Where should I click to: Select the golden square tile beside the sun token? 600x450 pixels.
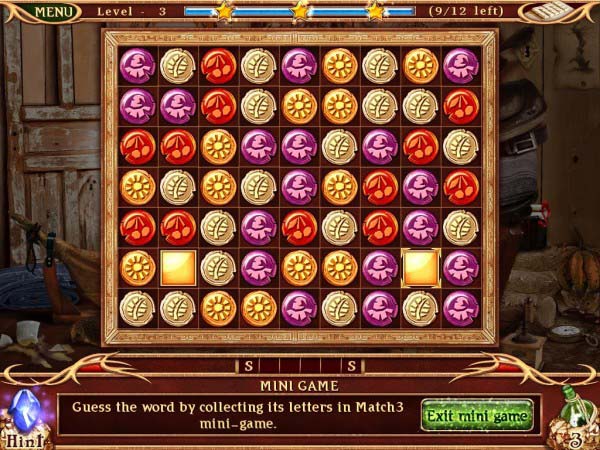coord(178,267)
